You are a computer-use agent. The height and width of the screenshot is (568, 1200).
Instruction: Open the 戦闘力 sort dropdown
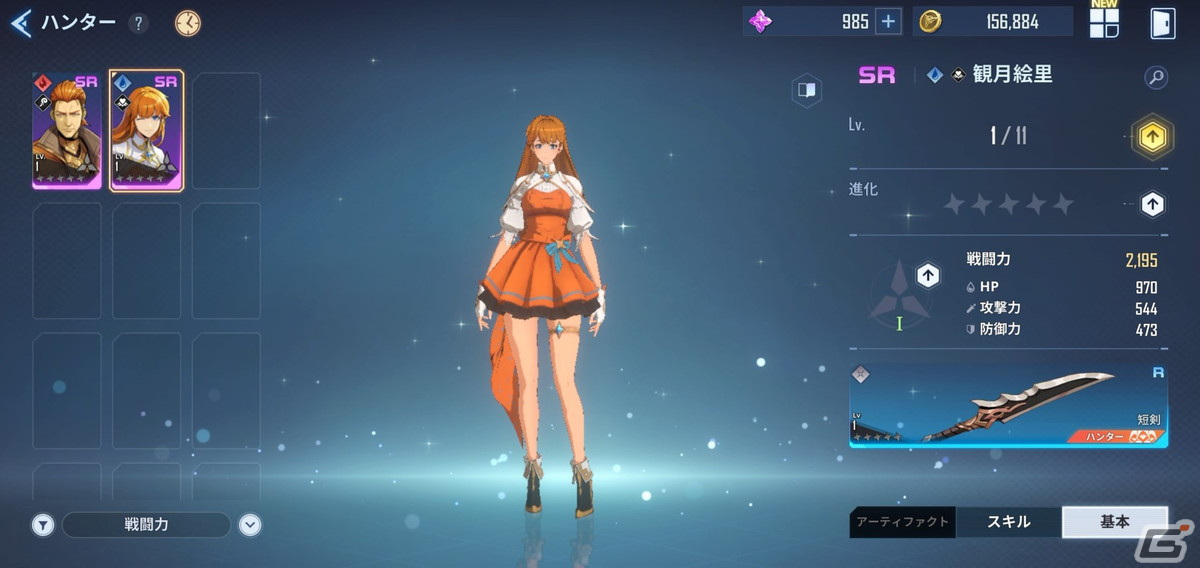(146, 524)
